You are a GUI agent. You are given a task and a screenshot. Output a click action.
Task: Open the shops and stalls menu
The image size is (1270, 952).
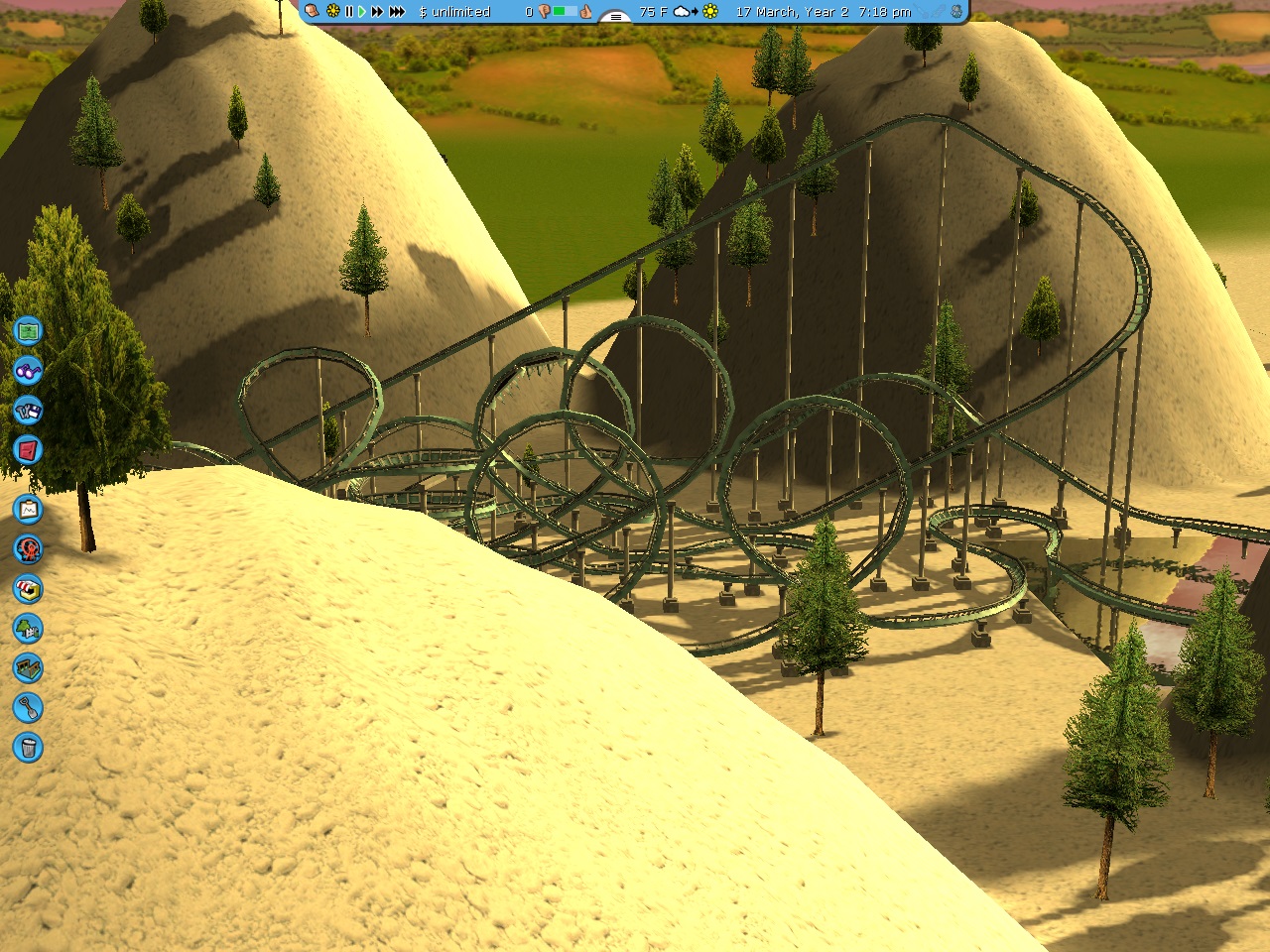tap(28, 589)
